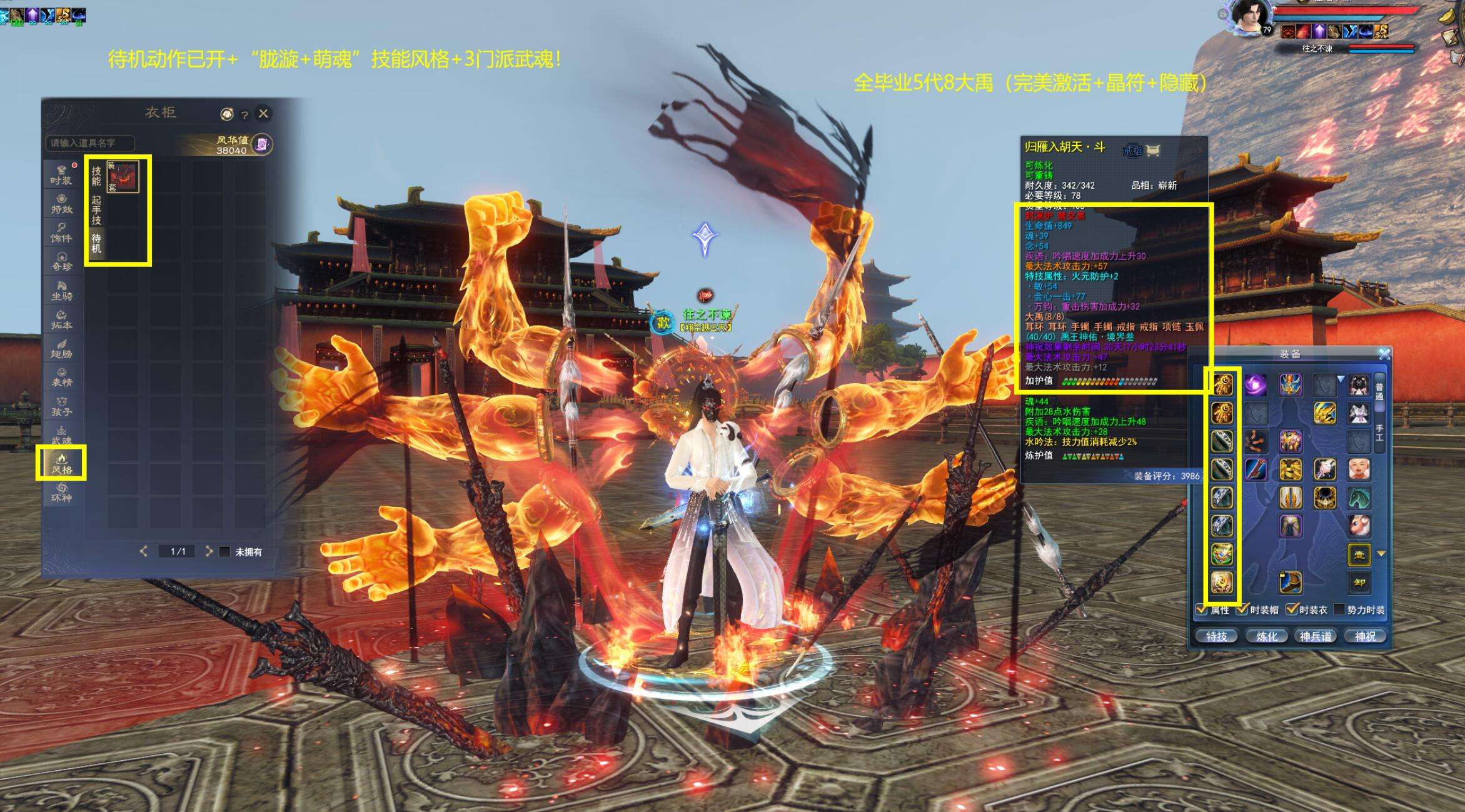
Task: Close the 装备 equipment window
Action: coord(1384,354)
